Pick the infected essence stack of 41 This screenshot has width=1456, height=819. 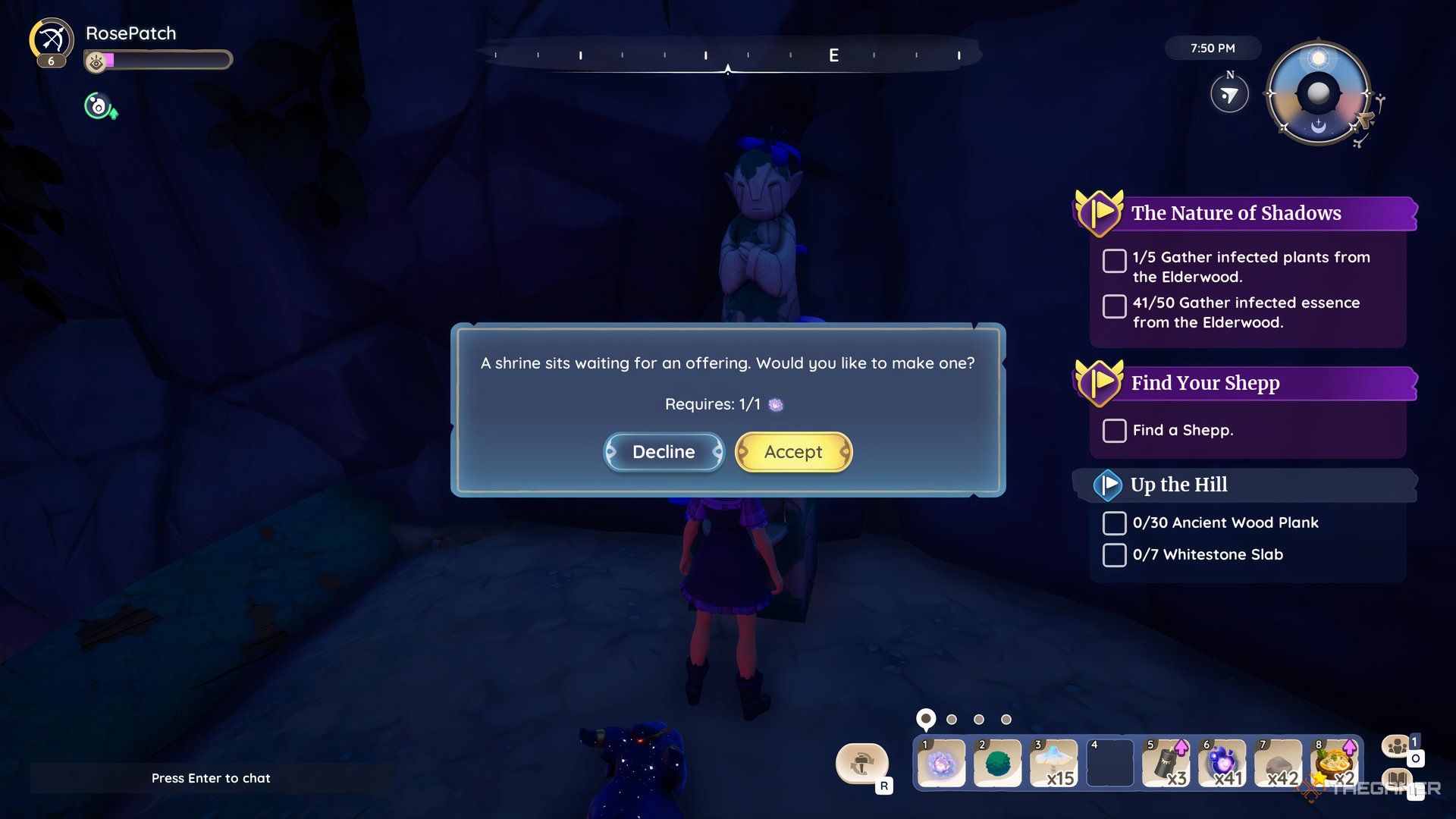coord(1222,763)
